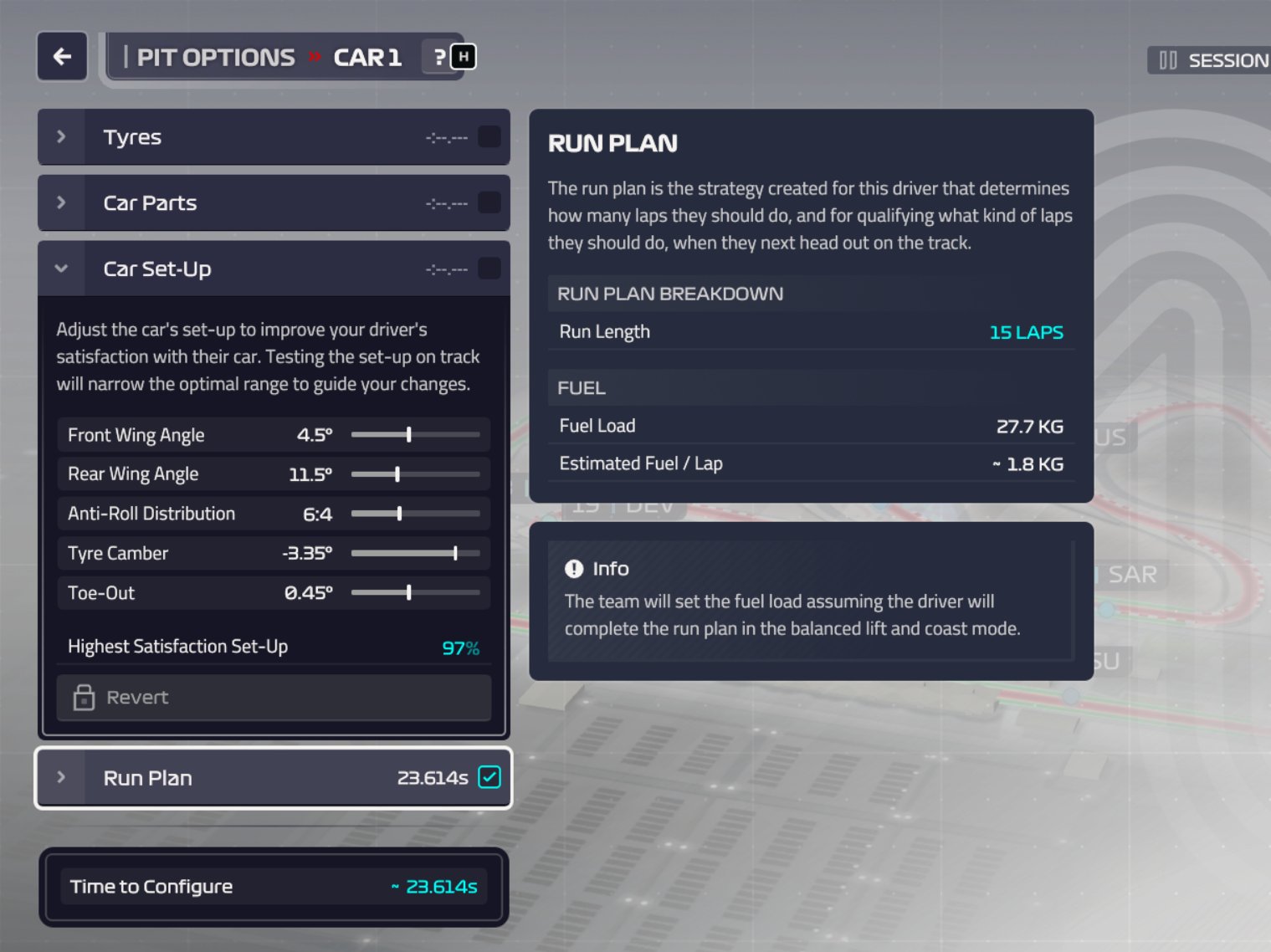Image resolution: width=1271 pixels, height=952 pixels.
Task: Open the Run Plan row
Action: 147,778
